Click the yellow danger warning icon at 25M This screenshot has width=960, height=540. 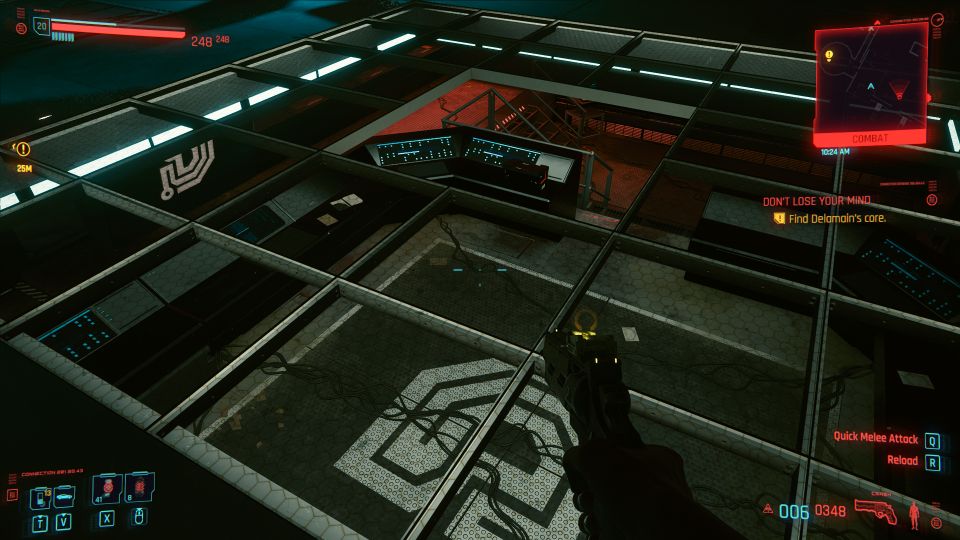pos(24,150)
